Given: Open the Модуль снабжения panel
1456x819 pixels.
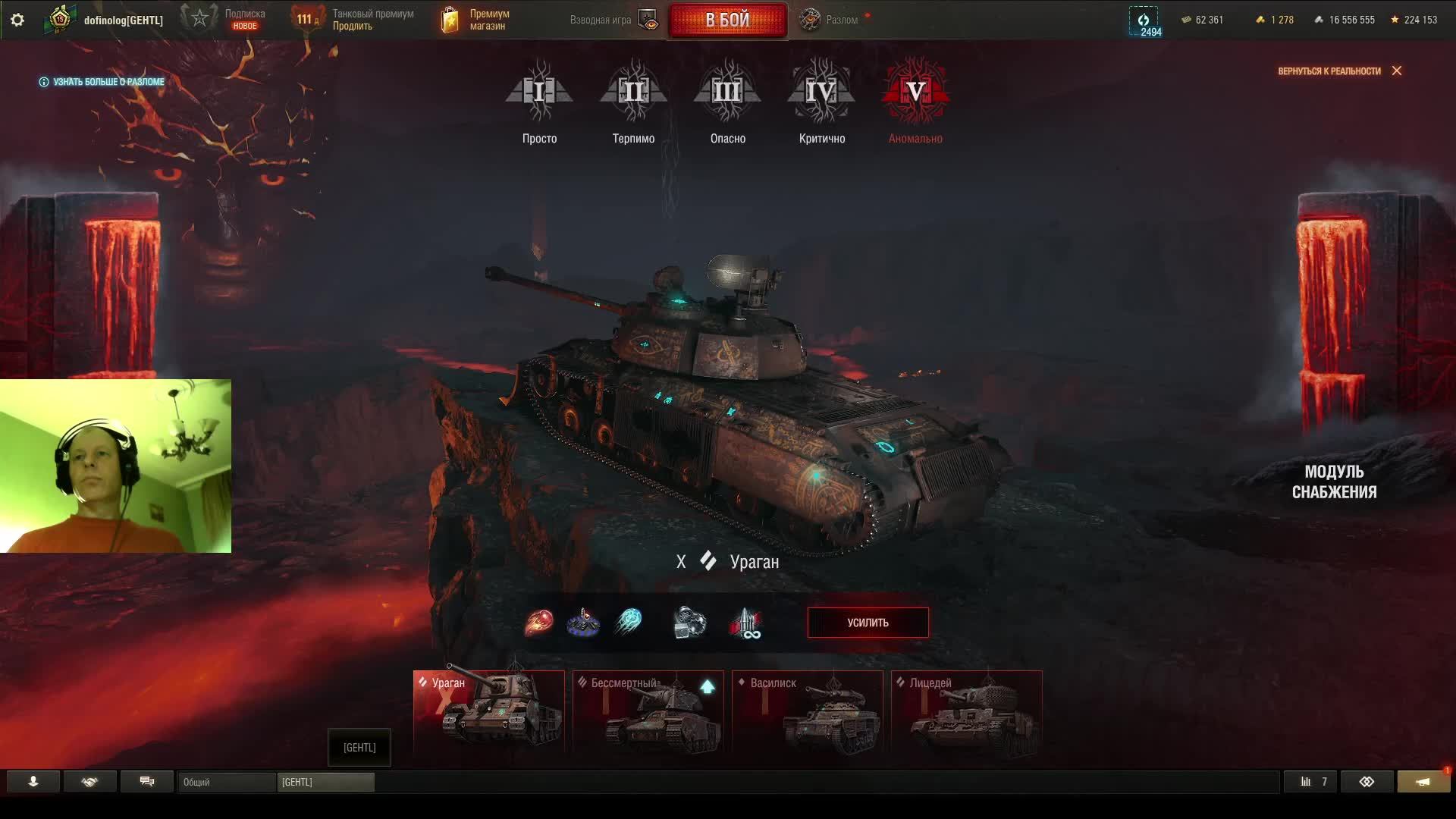Looking at the screenshot, I should pyautogui.click(x=1334, y=482).
